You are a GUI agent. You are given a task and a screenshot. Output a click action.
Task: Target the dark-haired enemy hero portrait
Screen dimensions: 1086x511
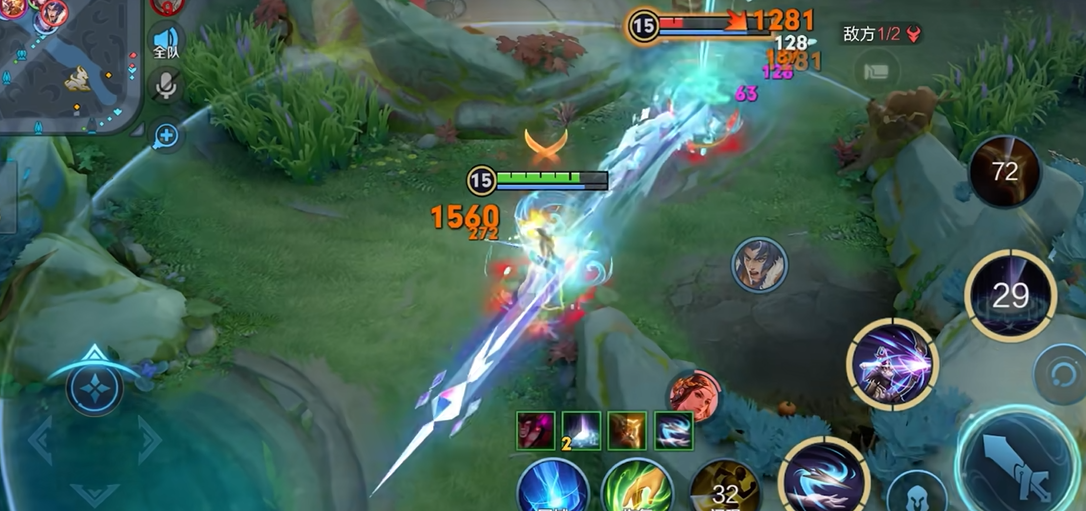click(759, 265)
